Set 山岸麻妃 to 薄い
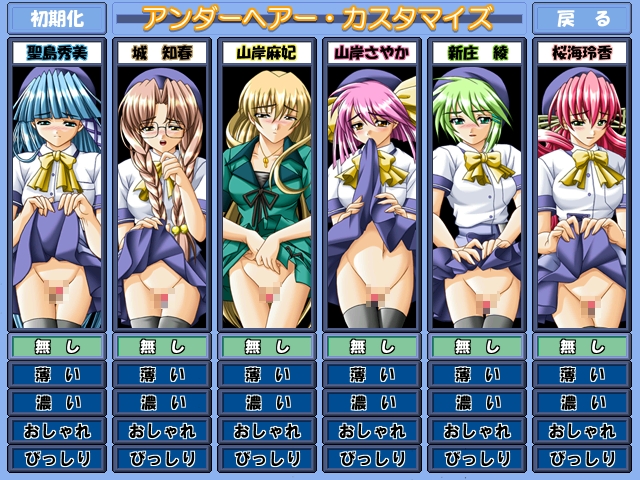The height and width of the screenshot is (480, 640). pos(266,375)
